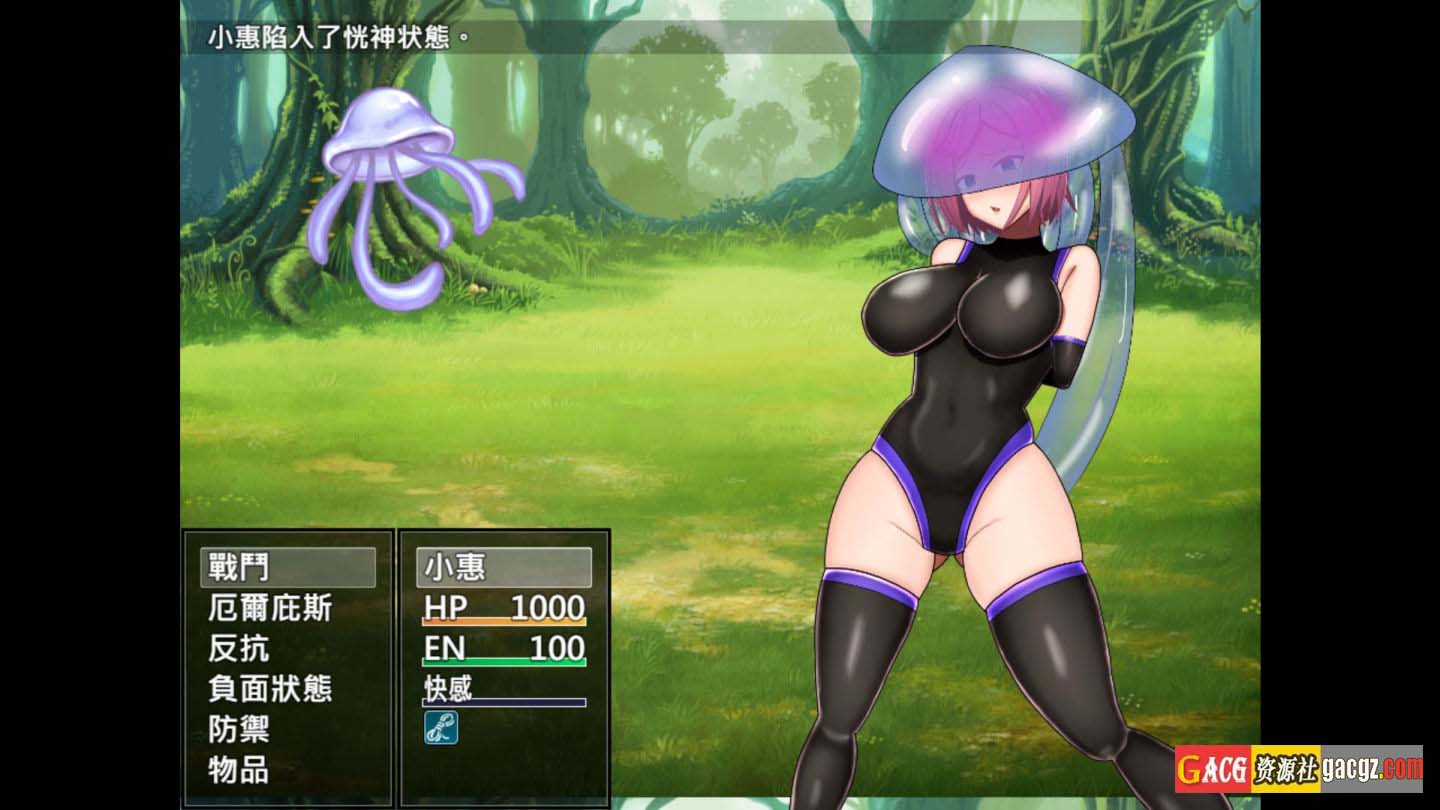Open the 負面状態 status command
The width and height of the screenshot is (1440, 810).
coord(270,689)
